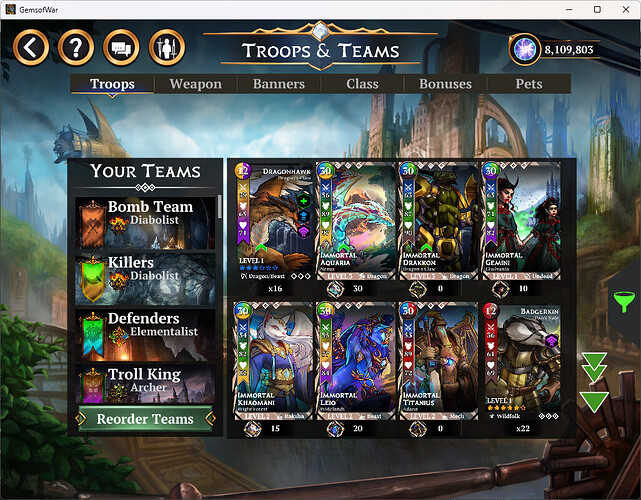Open the question mark help button
Image resolution: width=641 pixels, height=500 pixels.
(x=75, y=47)
